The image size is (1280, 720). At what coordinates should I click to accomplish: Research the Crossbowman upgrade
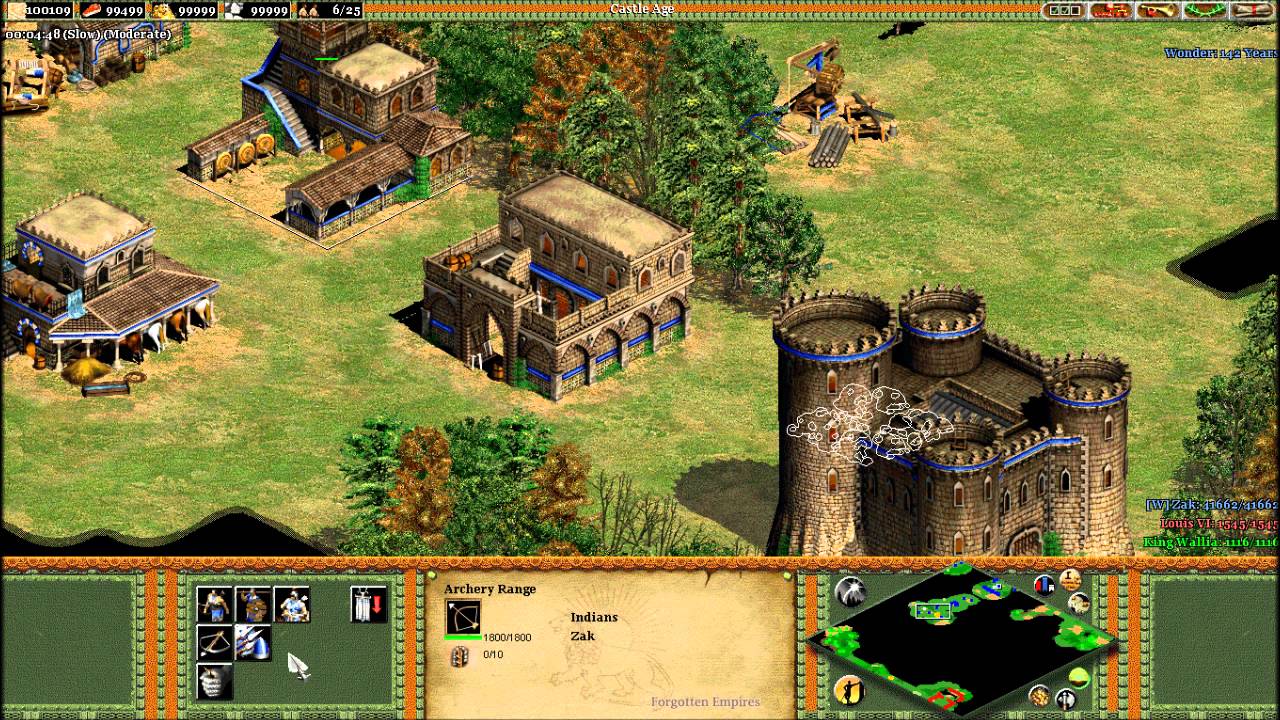[213, 640]
